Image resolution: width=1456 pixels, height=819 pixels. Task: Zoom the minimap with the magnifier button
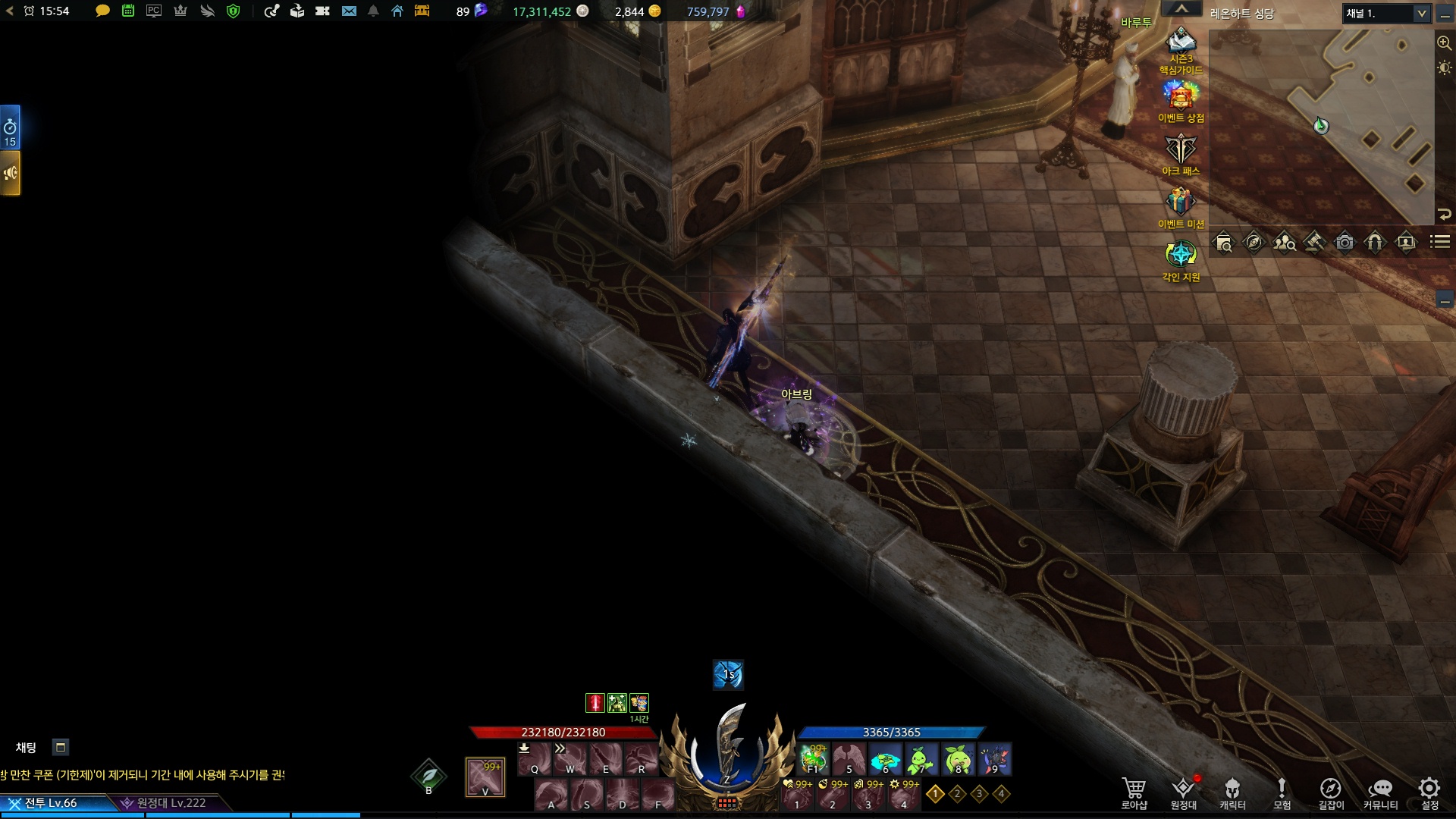click(1444, 42)
